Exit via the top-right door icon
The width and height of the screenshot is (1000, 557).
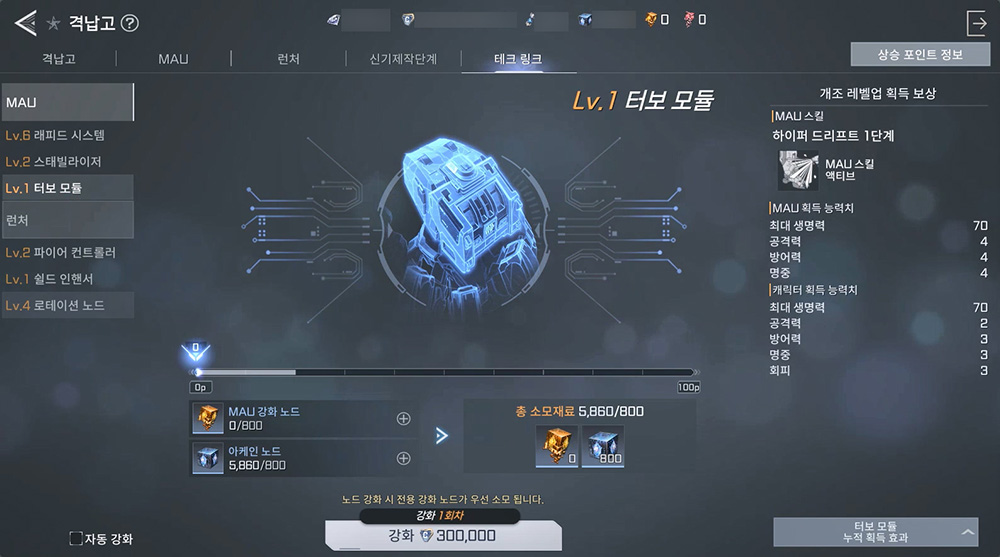[x=976, y=23]
